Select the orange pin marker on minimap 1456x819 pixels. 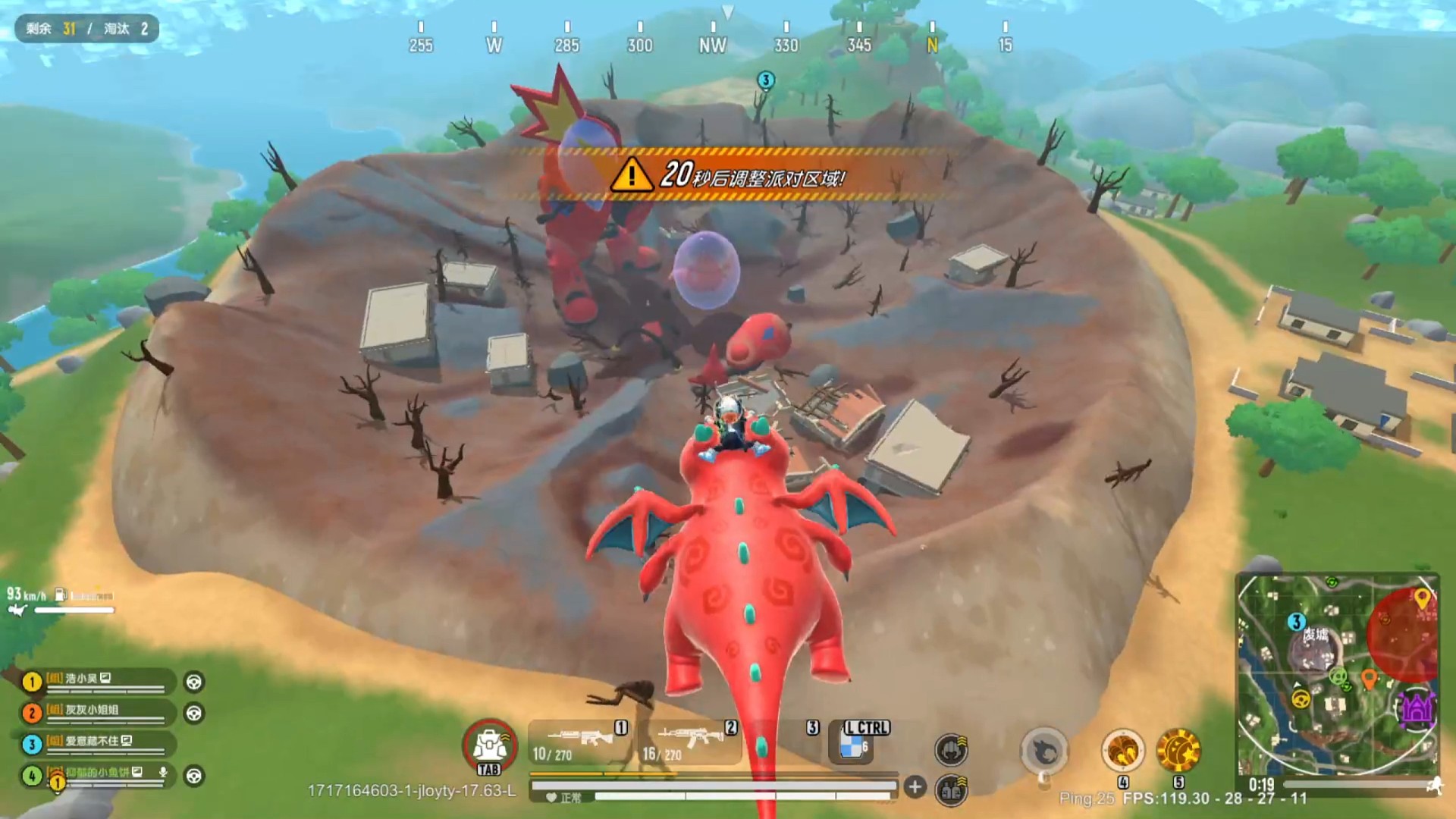tap(1369, 677)
